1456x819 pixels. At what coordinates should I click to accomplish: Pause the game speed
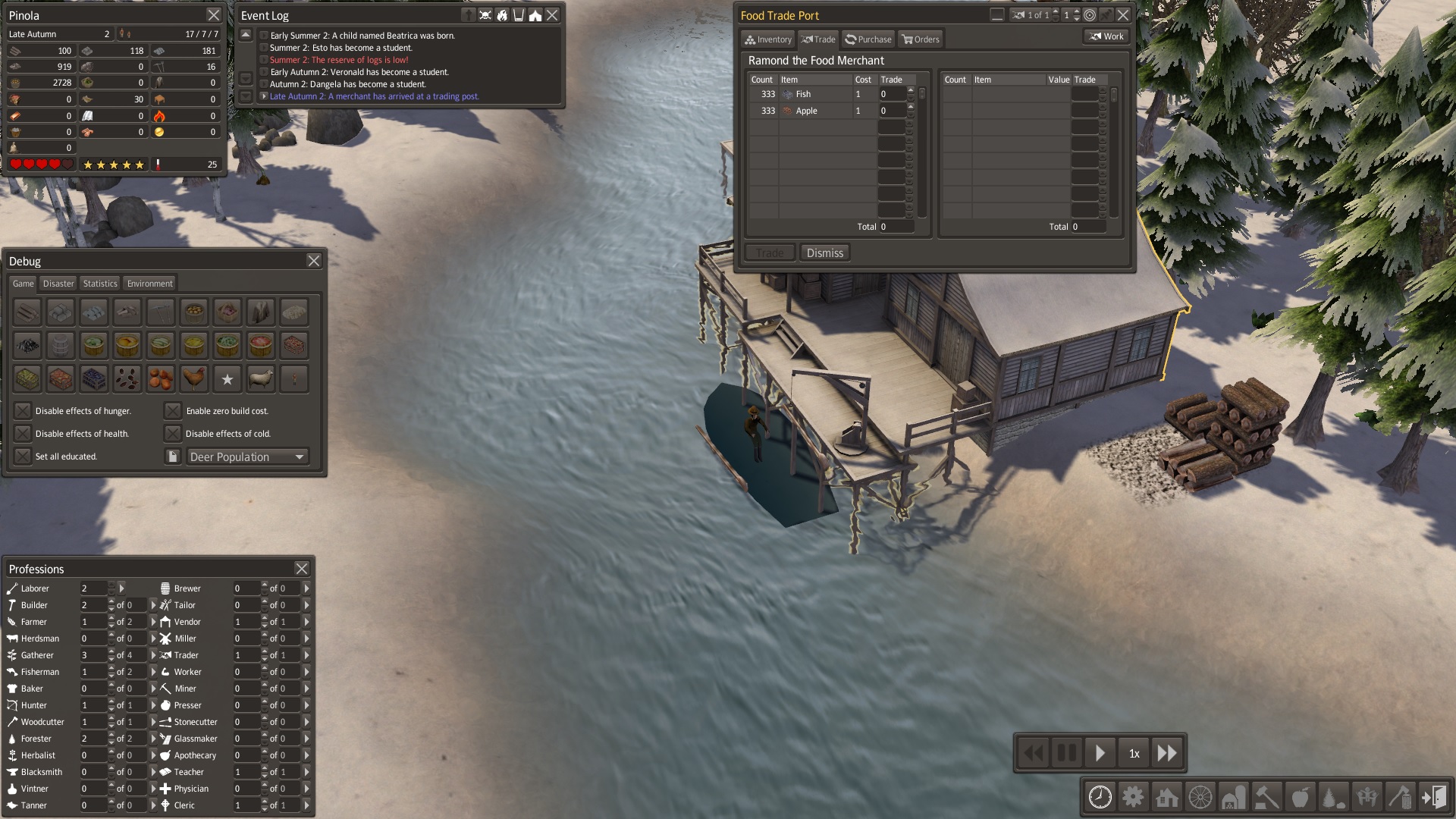[1067, 753]
